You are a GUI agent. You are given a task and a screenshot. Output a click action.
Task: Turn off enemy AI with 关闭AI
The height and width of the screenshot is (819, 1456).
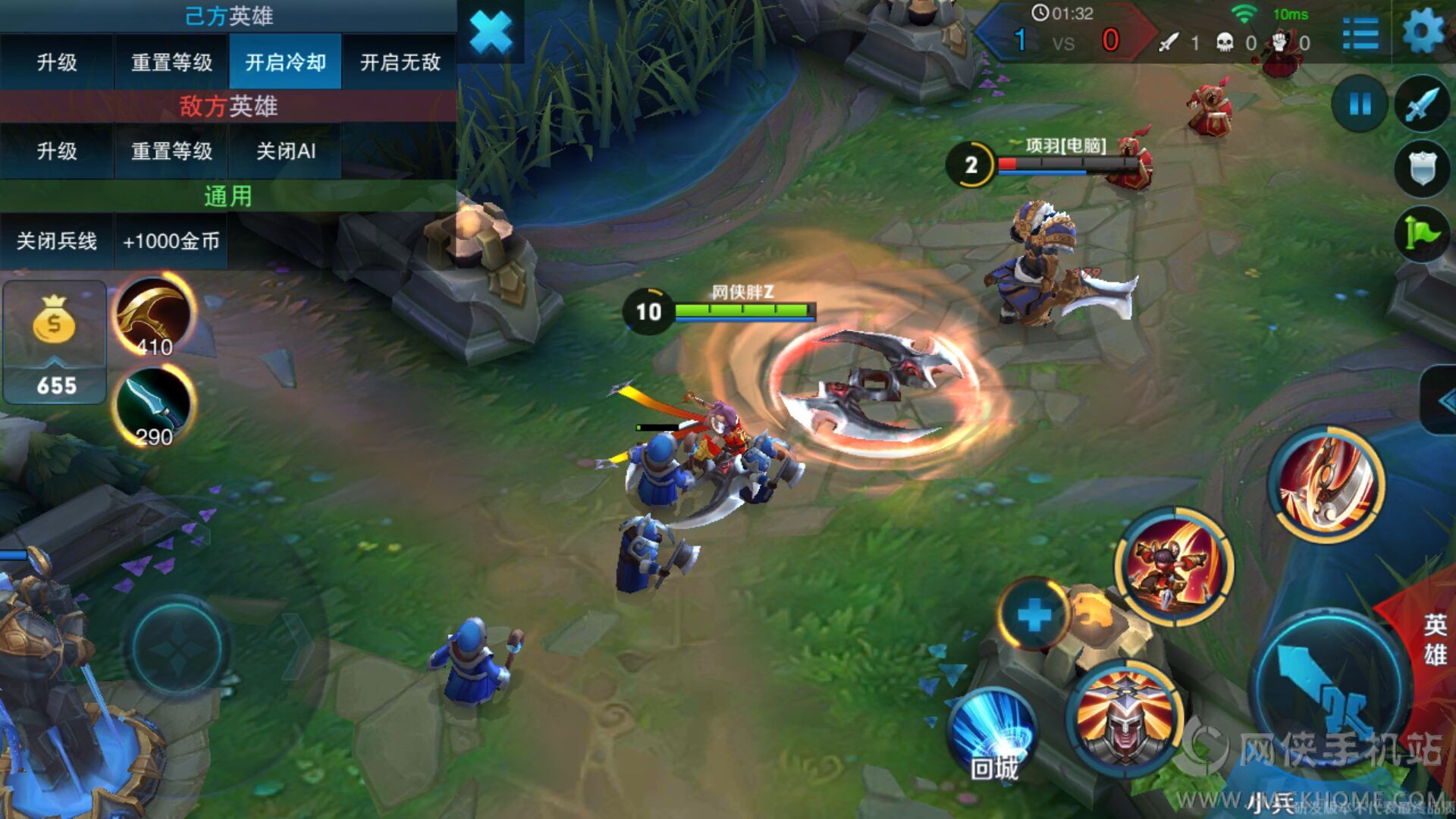[x=285, y=152]
